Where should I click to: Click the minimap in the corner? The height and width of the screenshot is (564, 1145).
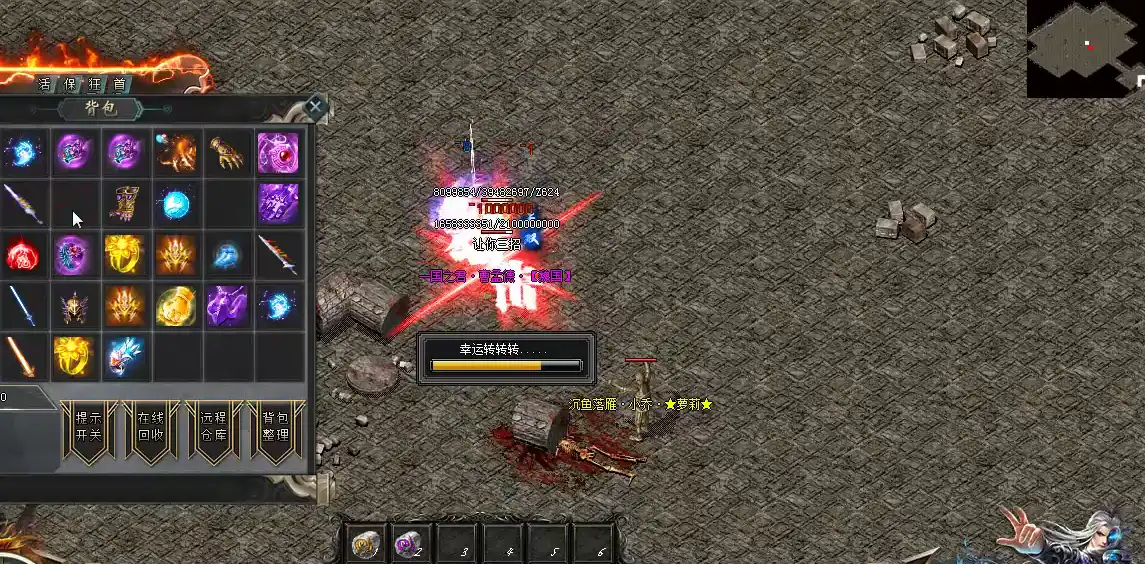click(1085, 48)
